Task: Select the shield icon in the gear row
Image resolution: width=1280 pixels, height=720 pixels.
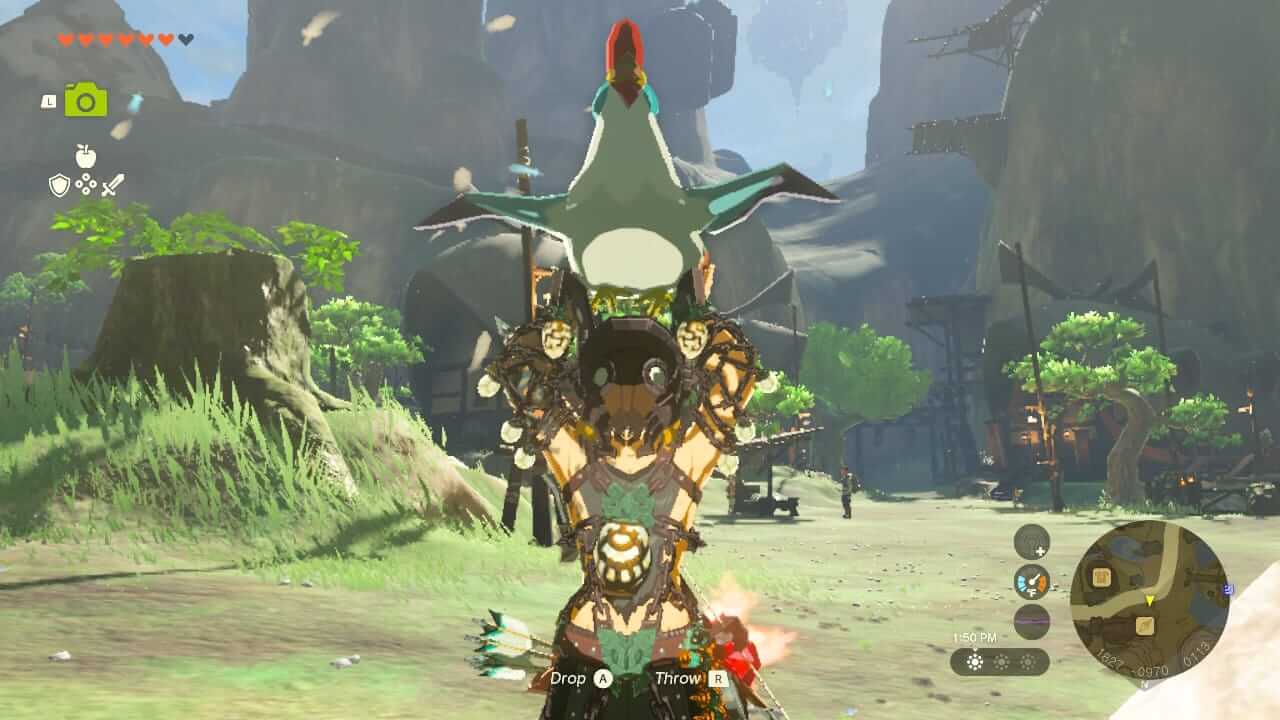Action: pos(60,185)
